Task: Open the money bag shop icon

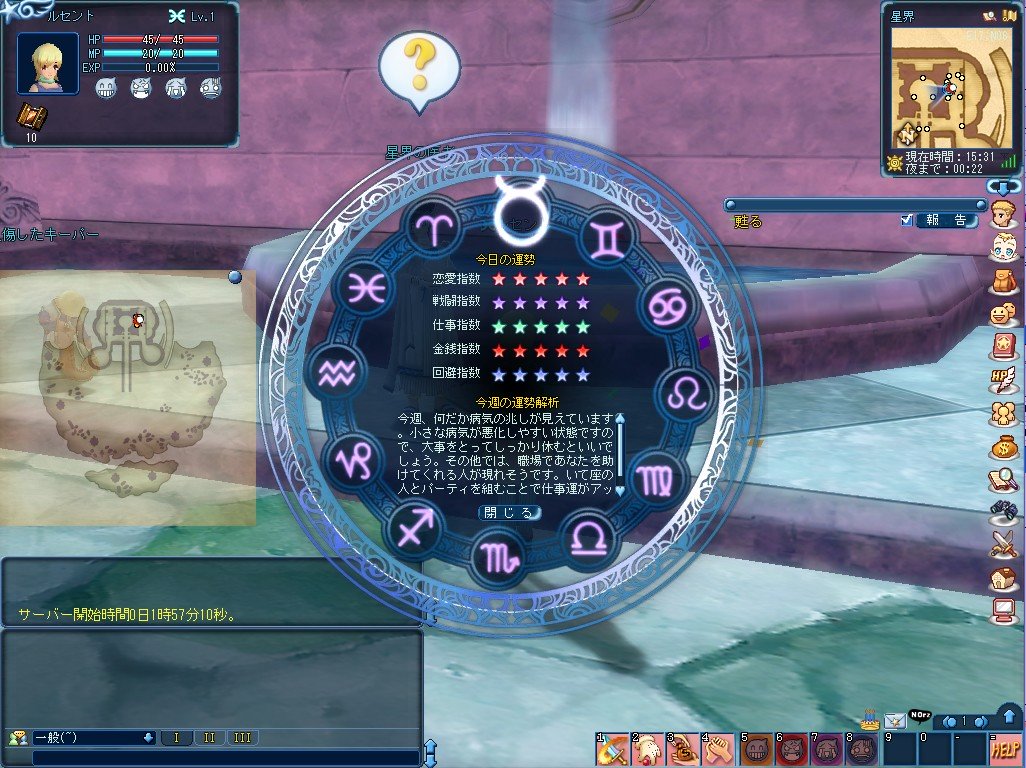Action: coord(1003,446)
